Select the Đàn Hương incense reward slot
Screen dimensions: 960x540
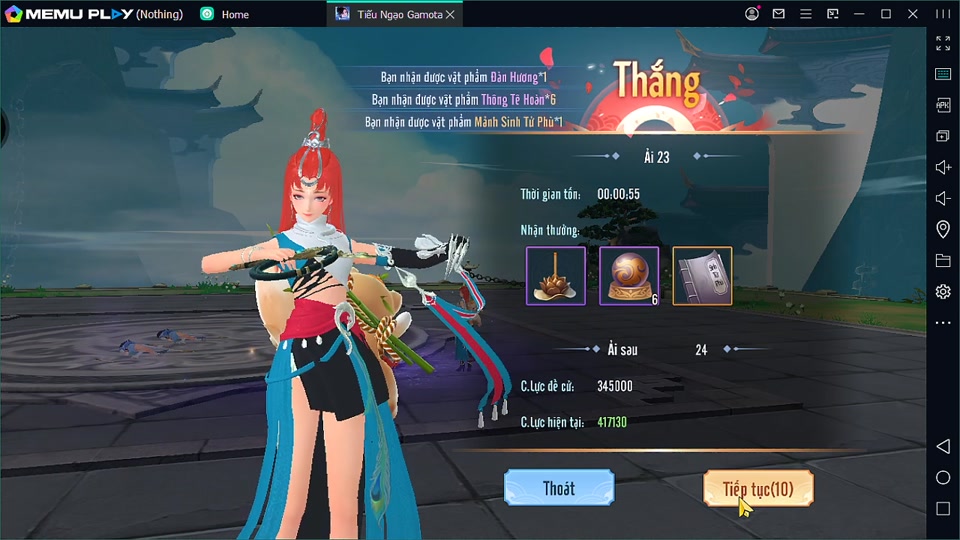point(555,275)
